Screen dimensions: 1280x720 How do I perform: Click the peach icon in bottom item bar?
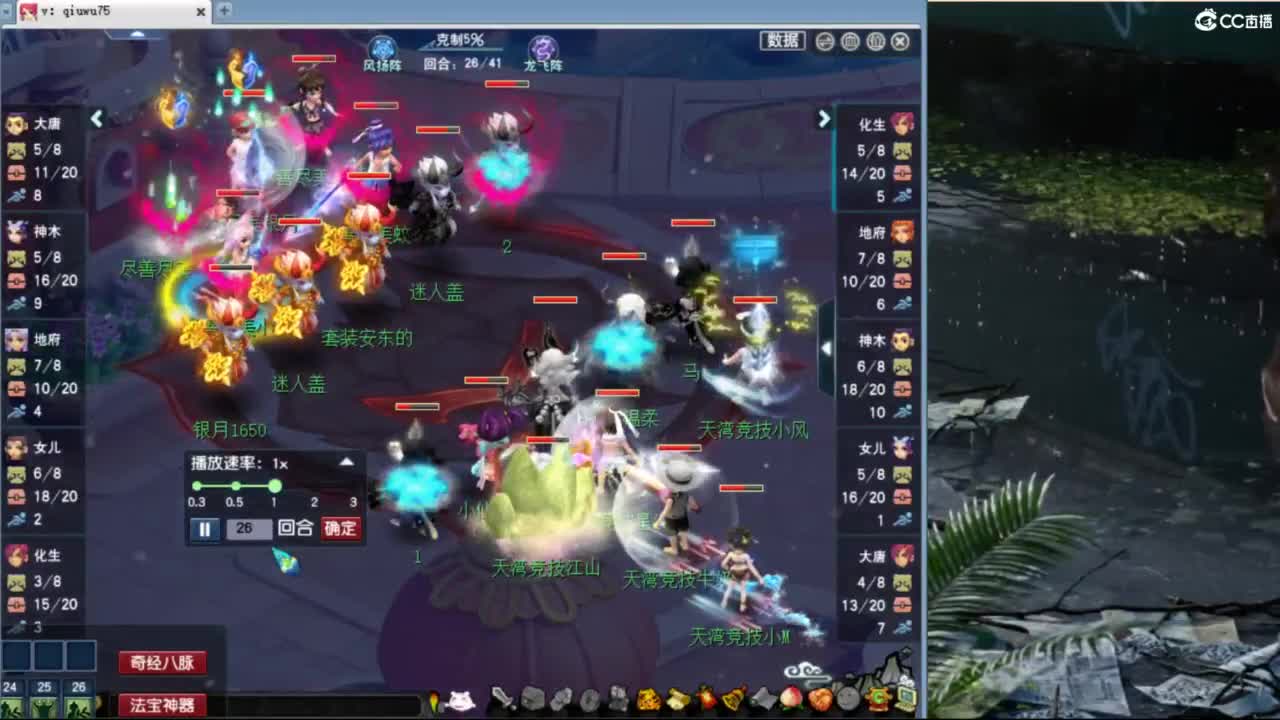(792, 702)
